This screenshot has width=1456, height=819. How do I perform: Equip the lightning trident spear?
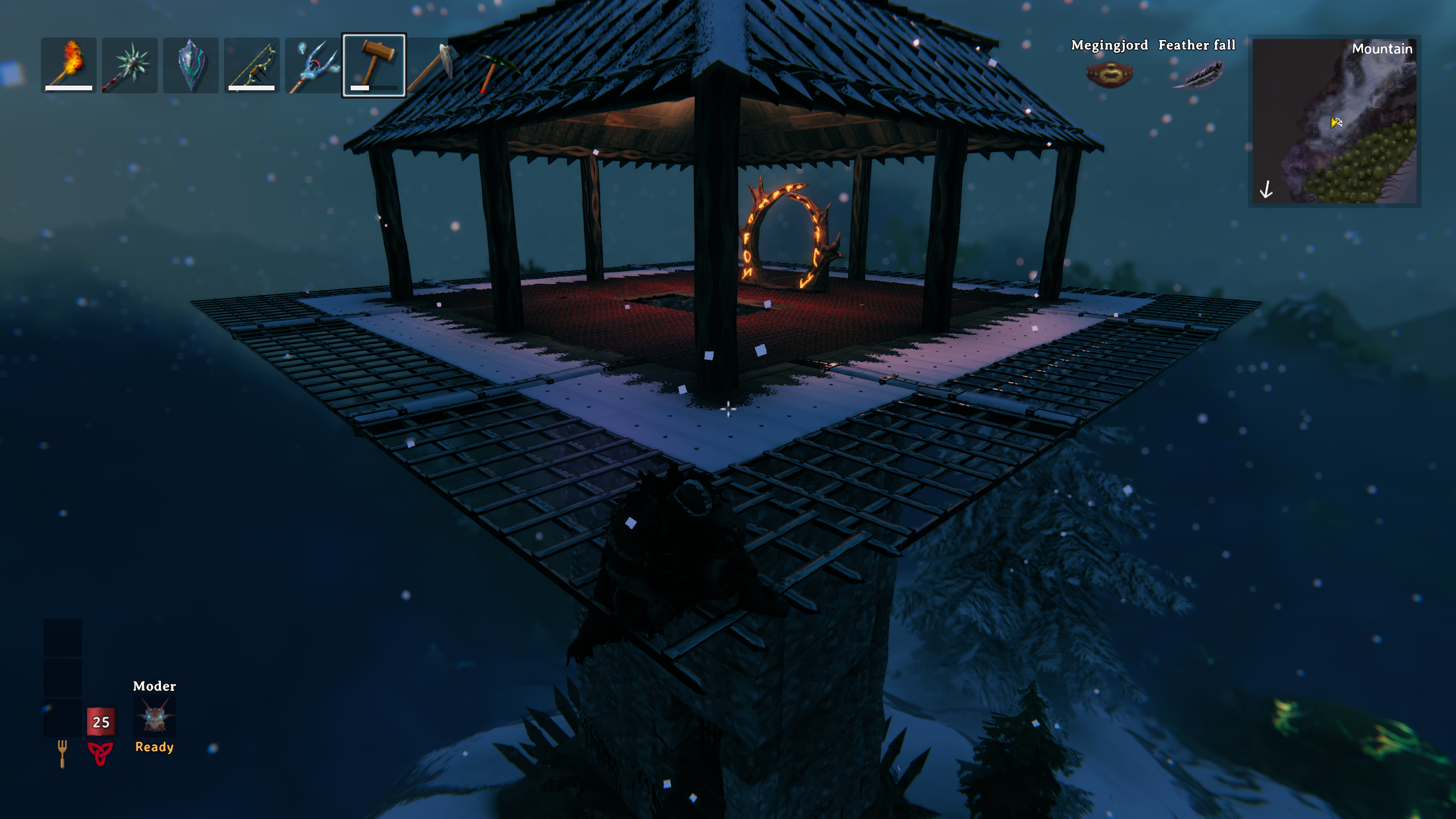(x=312, y=65)
